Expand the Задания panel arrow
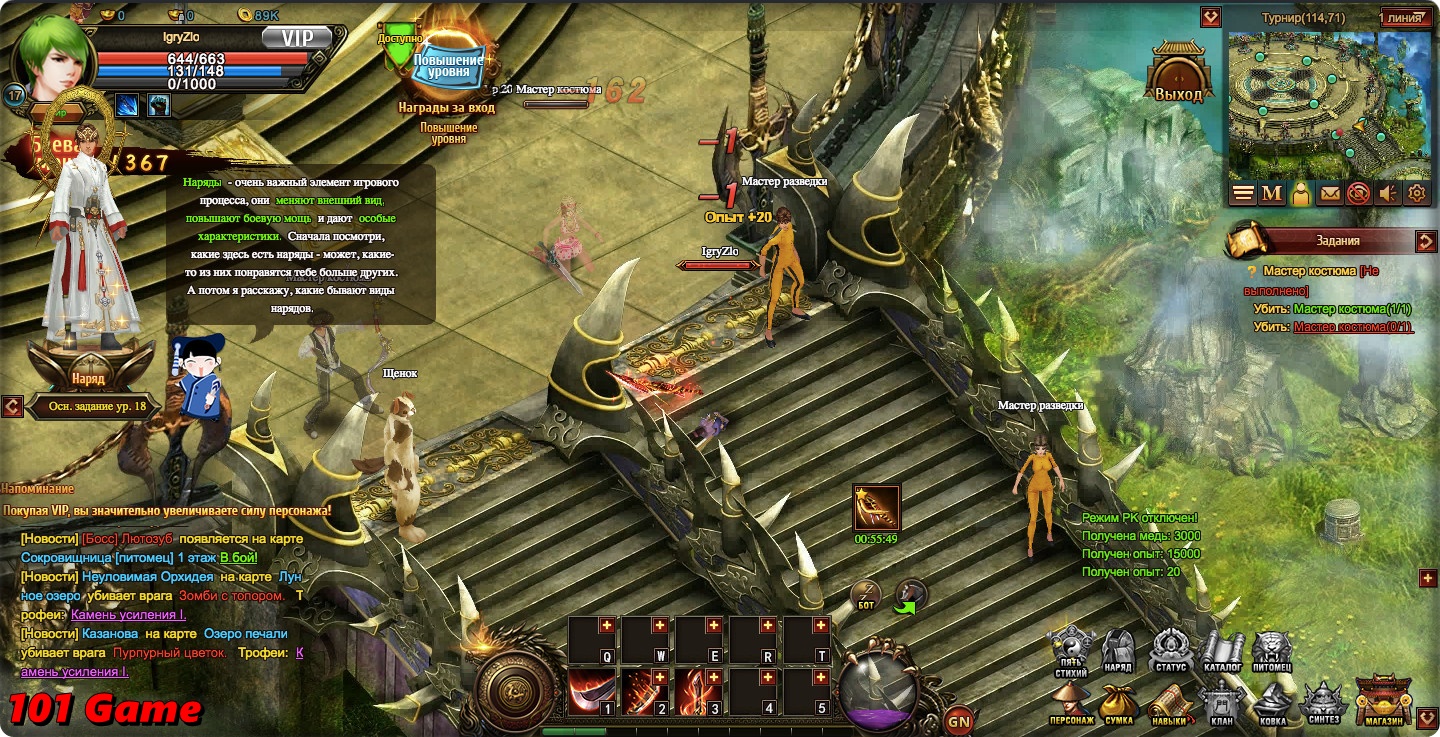This screenshot has height=737, width=1440. click(x=1429, y=241)
